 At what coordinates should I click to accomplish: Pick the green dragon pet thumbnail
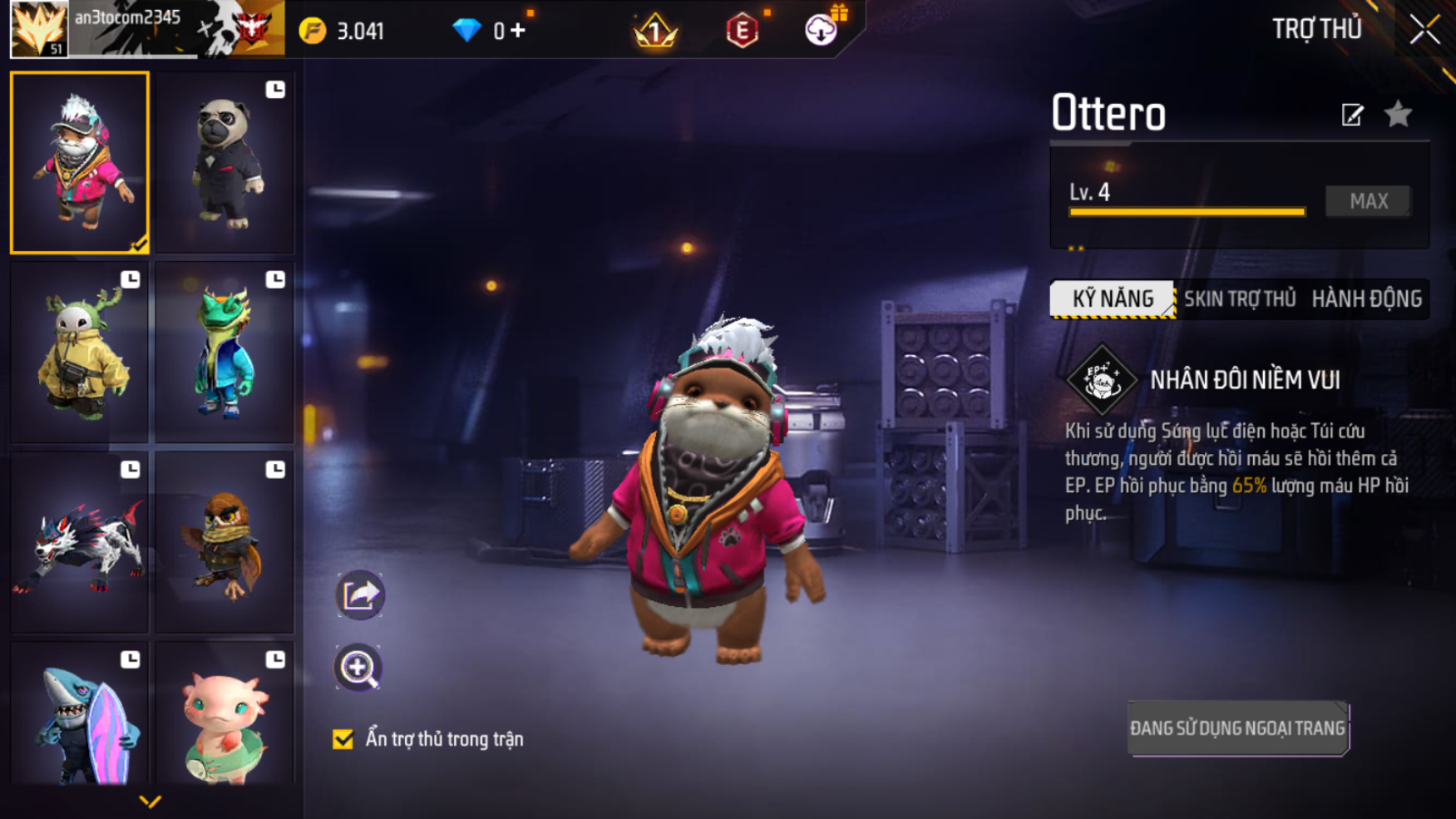[225, 353]
